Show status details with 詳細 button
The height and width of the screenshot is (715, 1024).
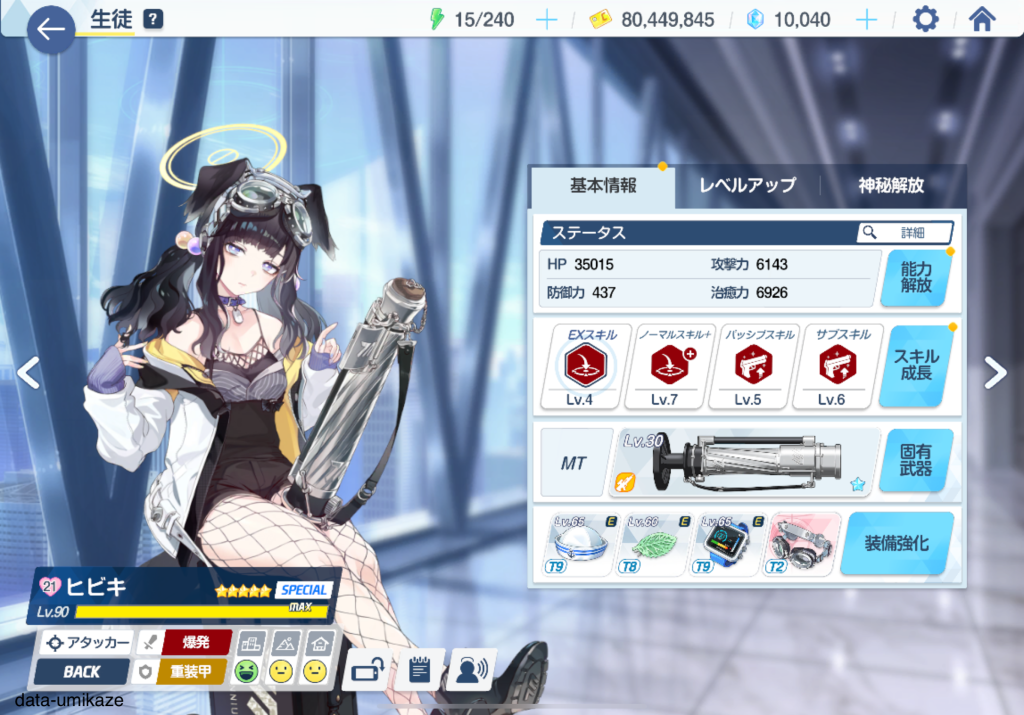click(x=904, y=232)
